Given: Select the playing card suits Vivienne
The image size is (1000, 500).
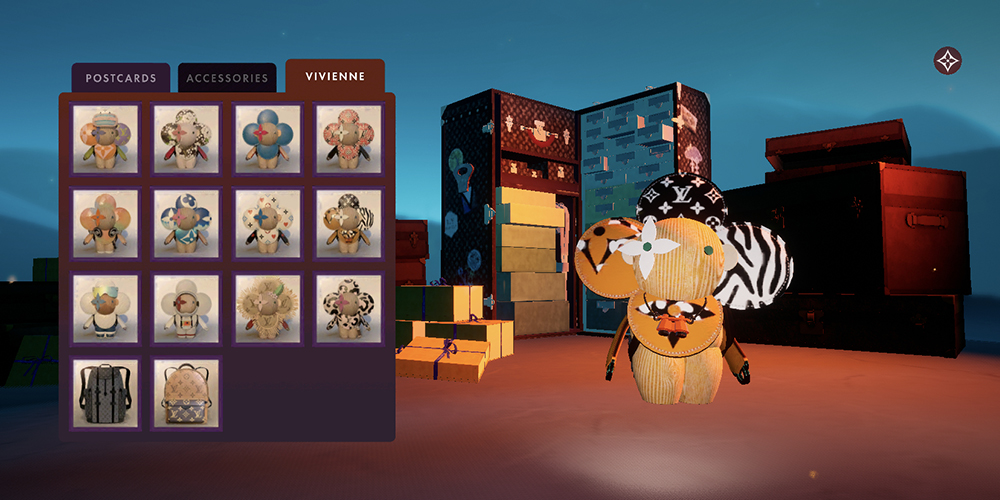Looking at the screenshot, I should 268,224.
